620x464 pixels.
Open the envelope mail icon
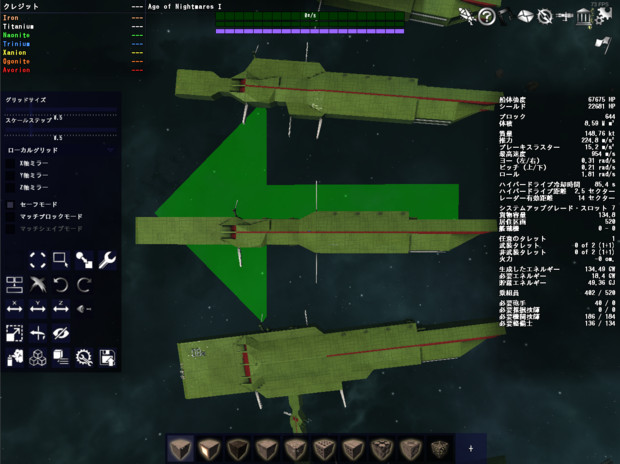click(x=526, y=16)
